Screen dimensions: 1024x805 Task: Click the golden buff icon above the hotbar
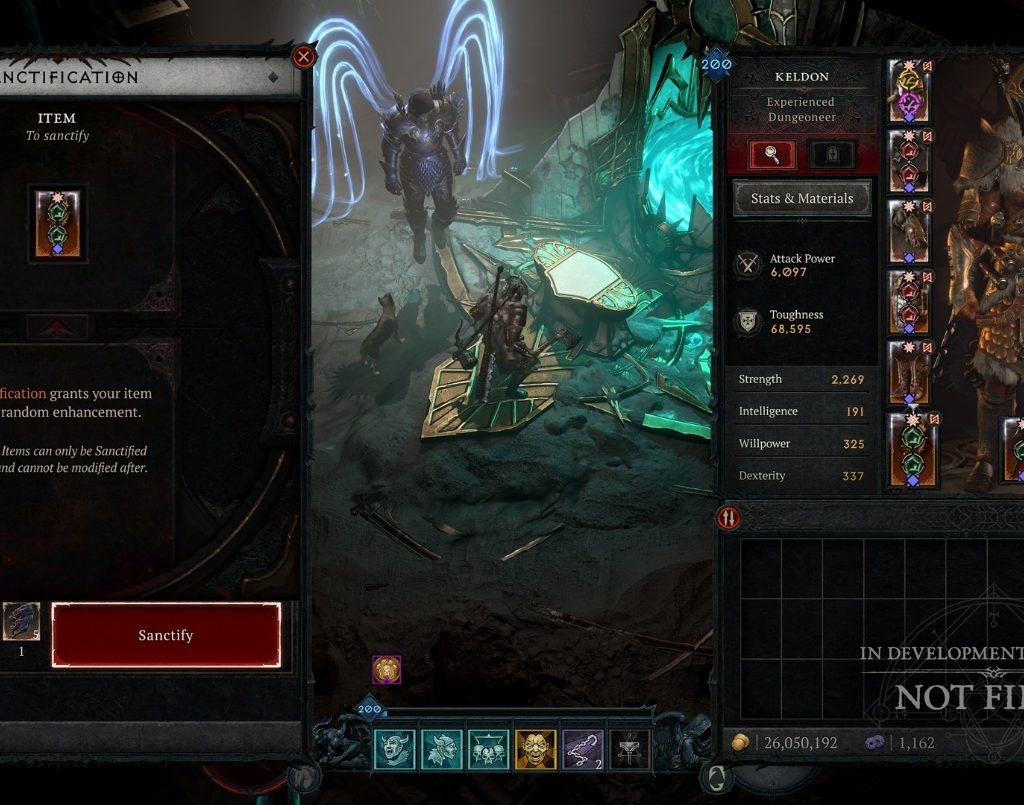[x=386, y=669]
